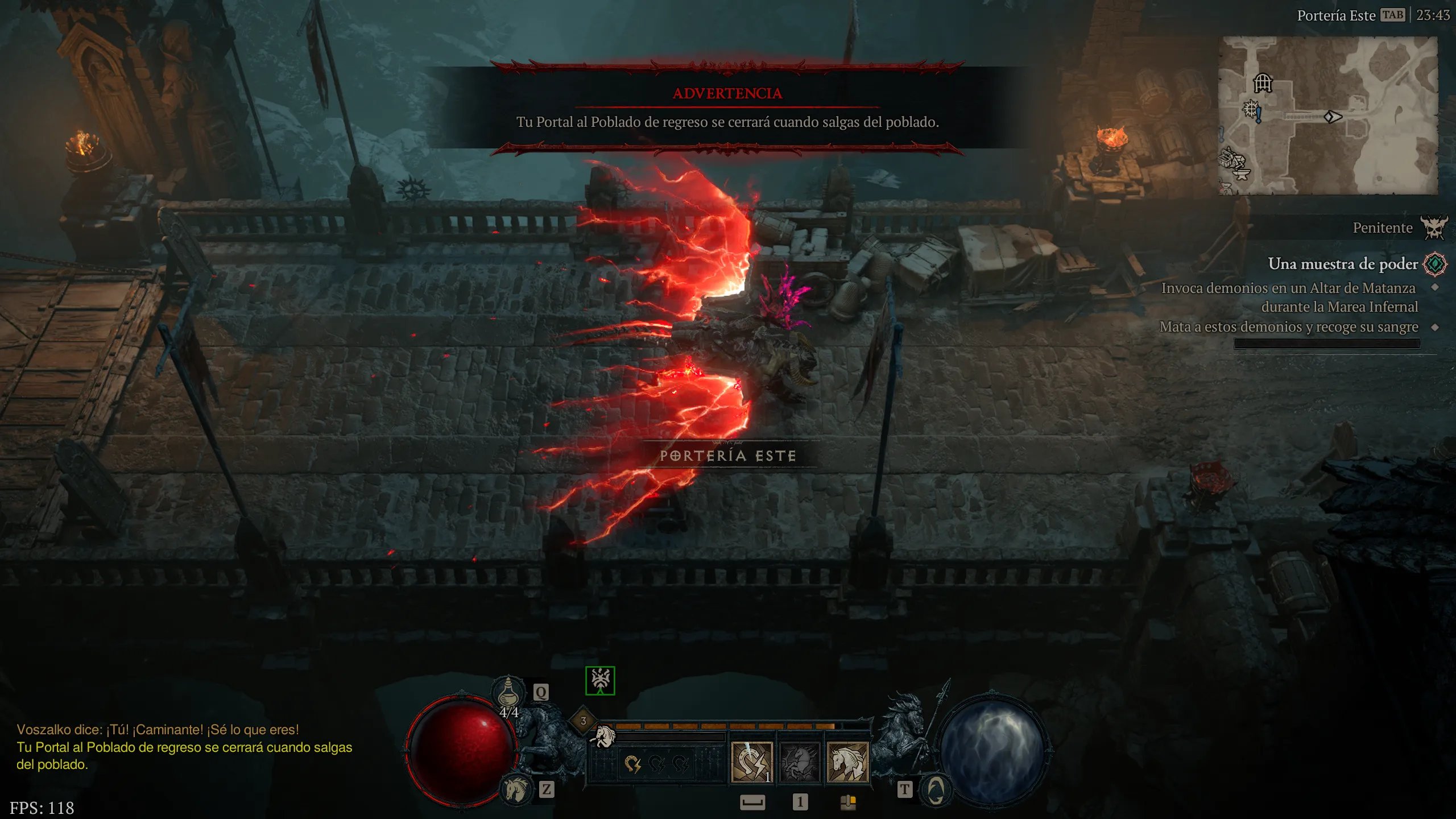Screen dimensions: 1456x819
Task: Click the small chest icon below skill bar
Action: [847, 802]
